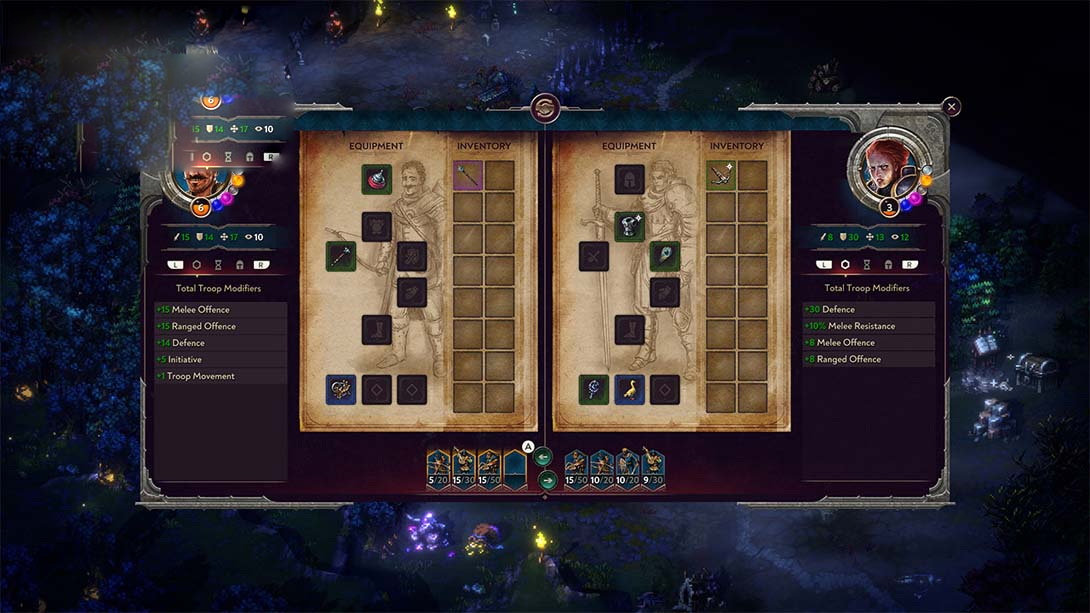This screenshot has width=1090, height=613.
Task: Close the hero exchange window
Action: click(x=951, y=106)
